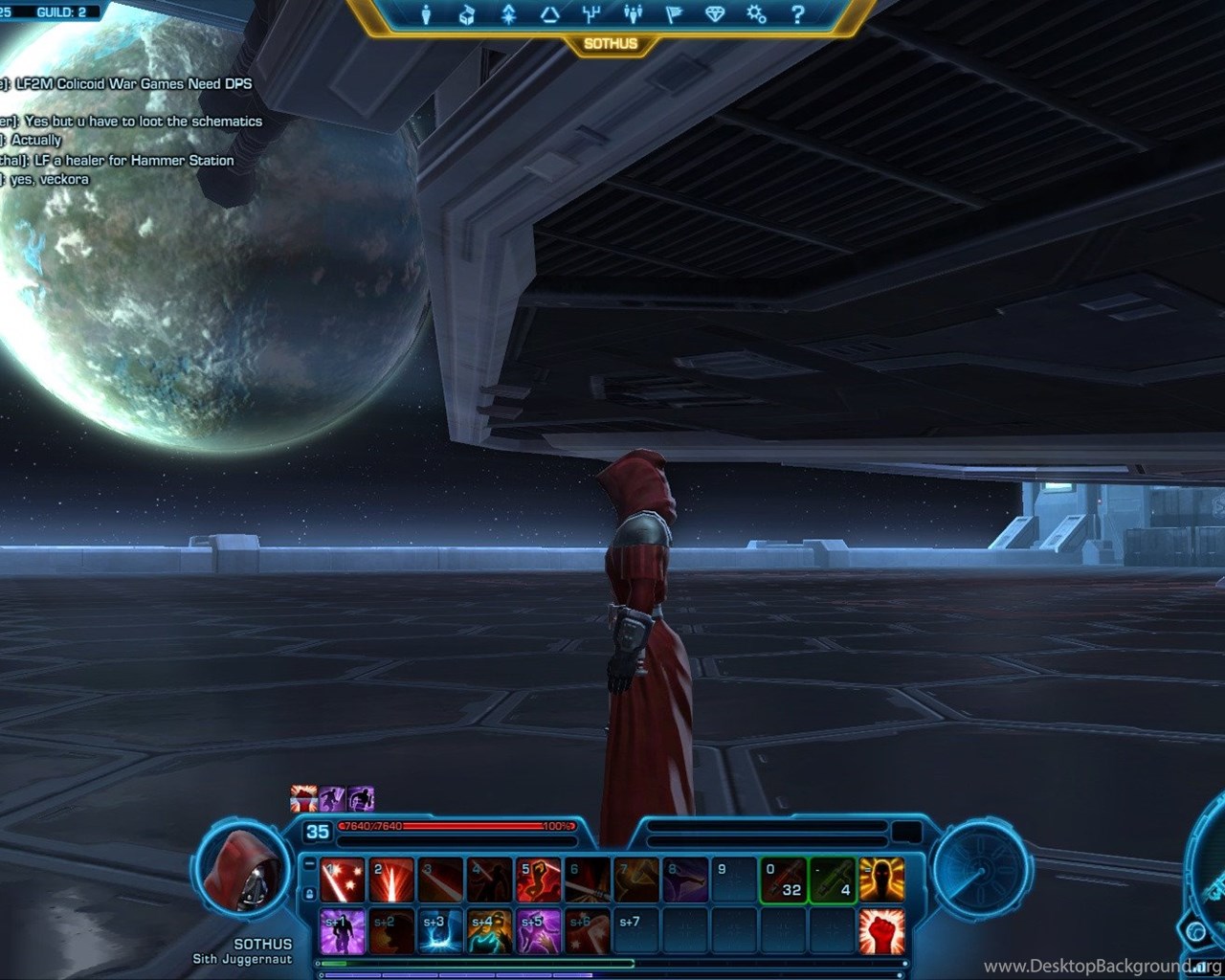Activate the lightsaber strike ability in slot 1

coord(342,880)
